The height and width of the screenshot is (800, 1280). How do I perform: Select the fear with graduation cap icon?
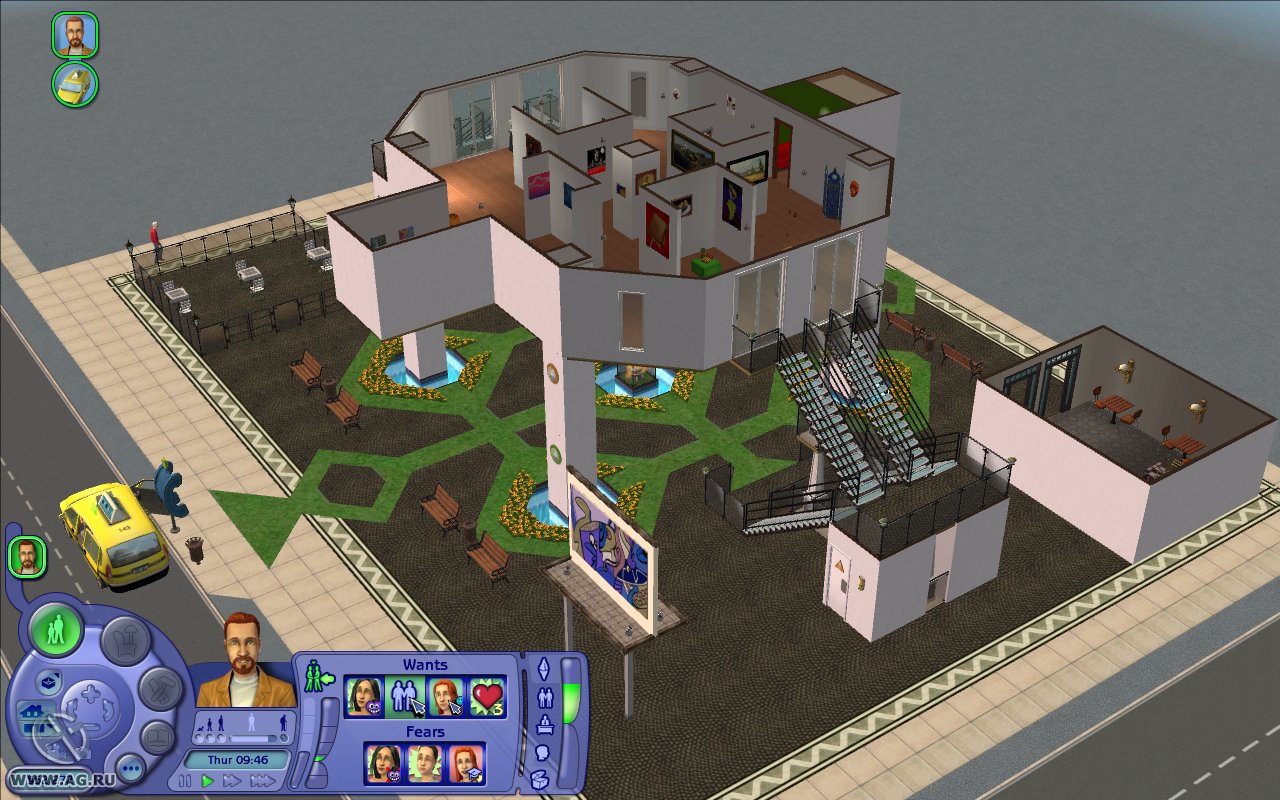pyautogui.click(x=466, y=764)
